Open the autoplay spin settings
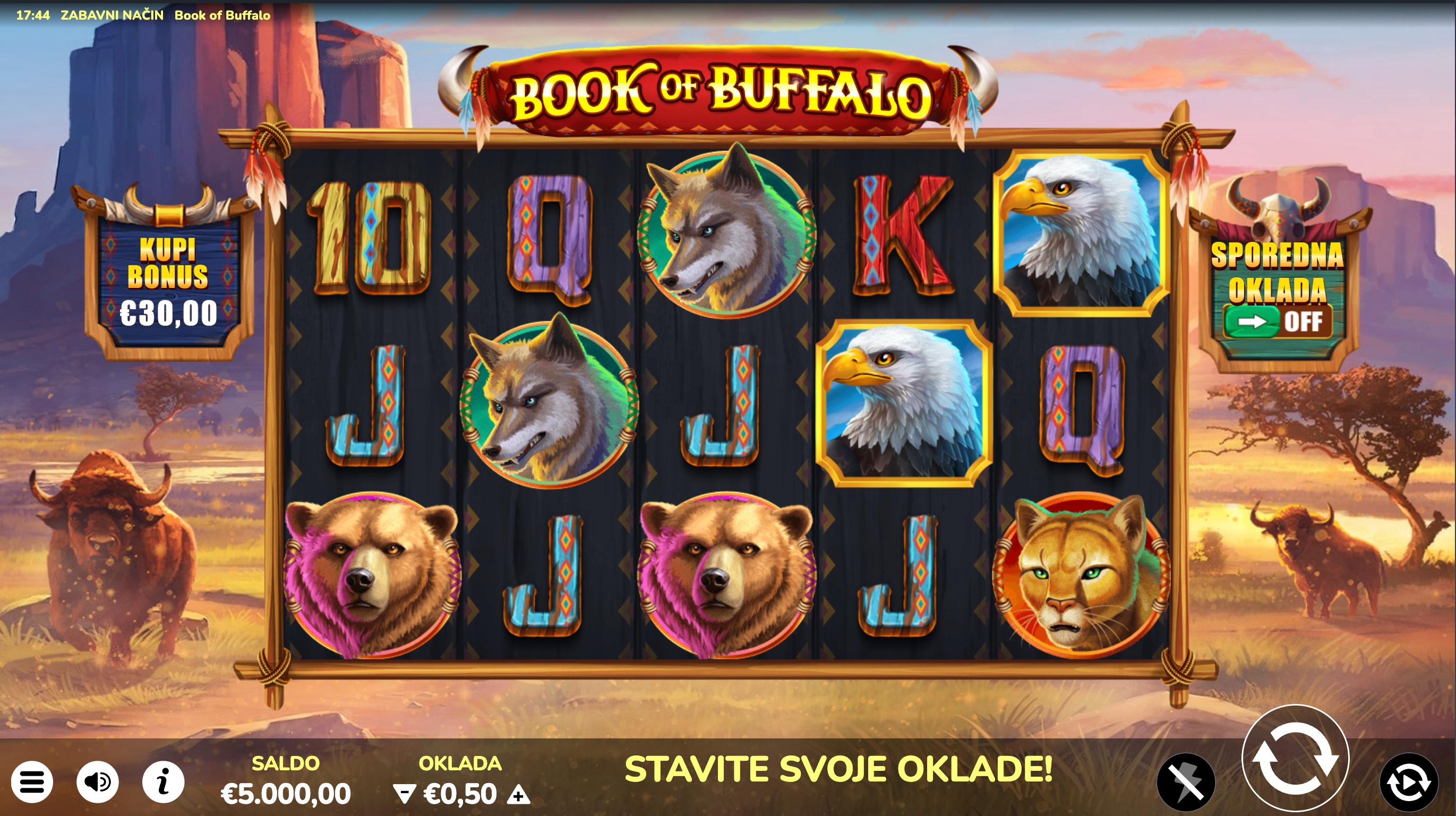This screenshot has height=816, width=1456. tap(1409, 782)
